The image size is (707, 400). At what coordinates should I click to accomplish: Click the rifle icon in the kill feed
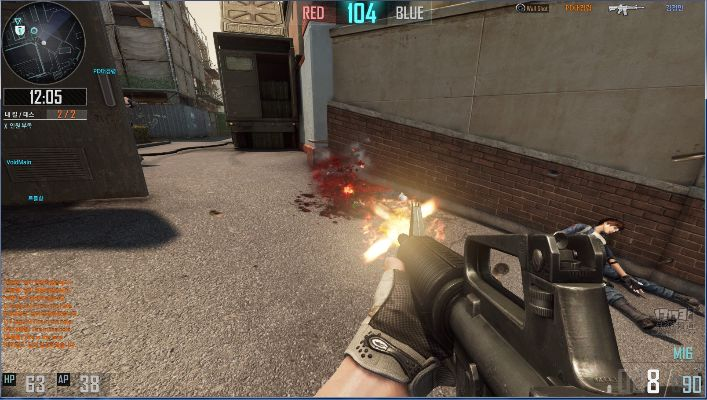click(x=627, y=9)
